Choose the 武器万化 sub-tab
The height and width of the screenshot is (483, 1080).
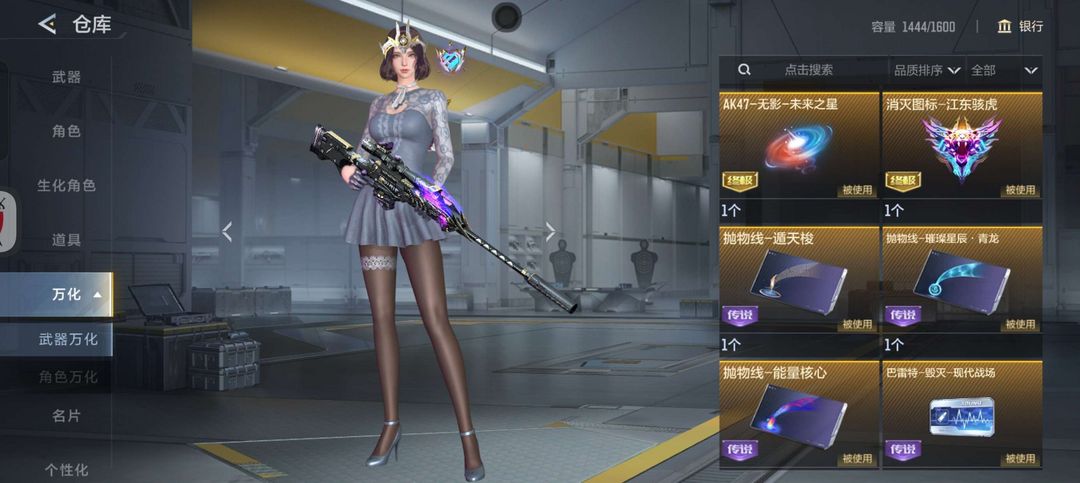68,339
